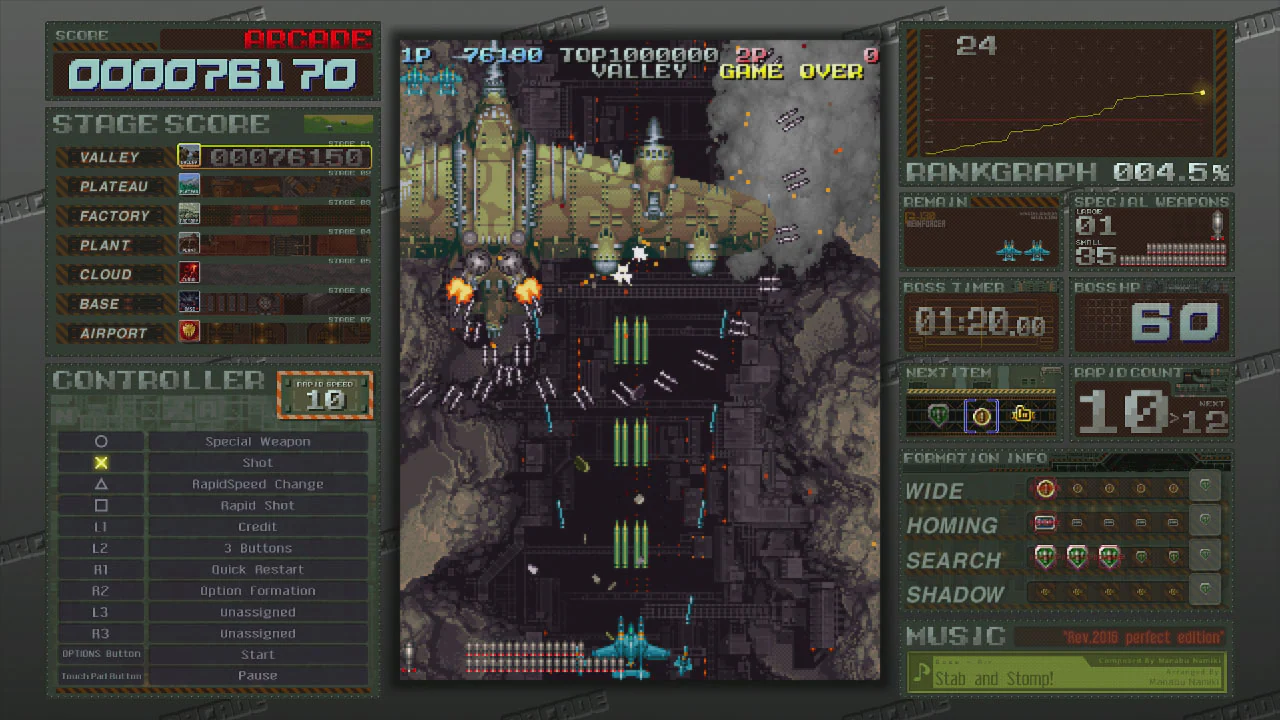Choose the HOMING formation row
Screen dimensions: 1280x720
click(x=1064, y=524)
